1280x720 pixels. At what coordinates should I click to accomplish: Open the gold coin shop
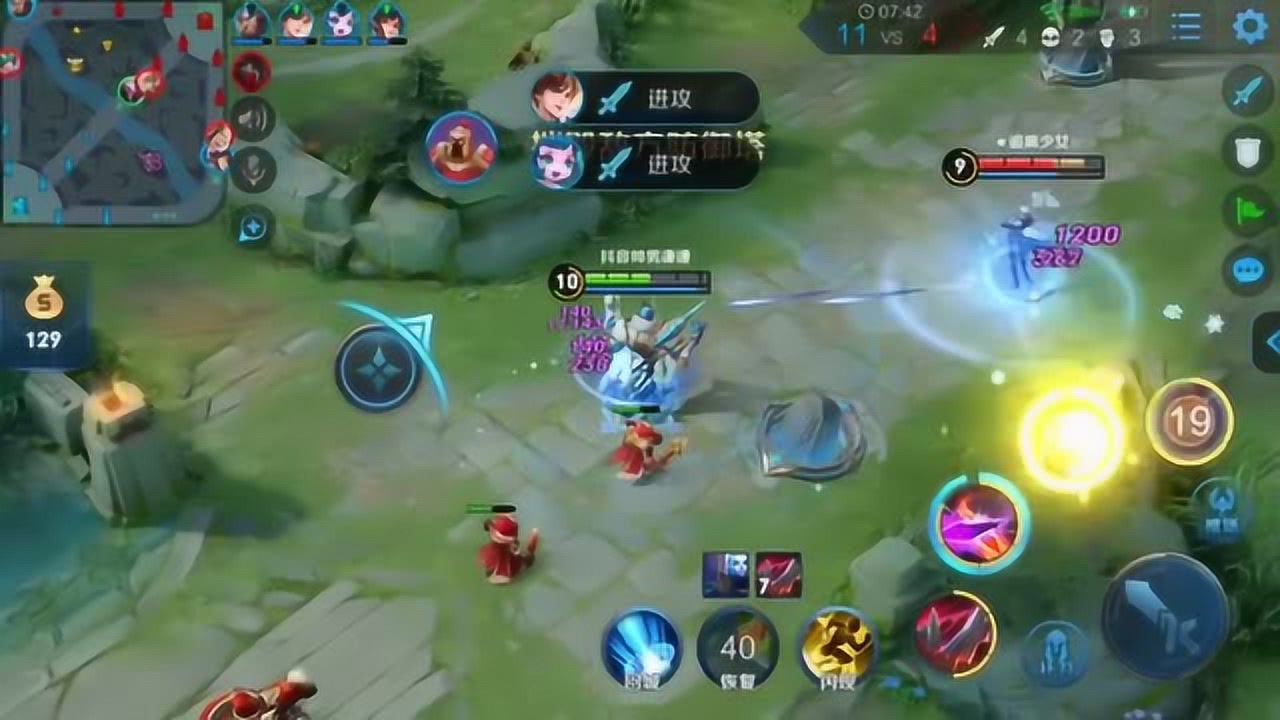[44, 315]
